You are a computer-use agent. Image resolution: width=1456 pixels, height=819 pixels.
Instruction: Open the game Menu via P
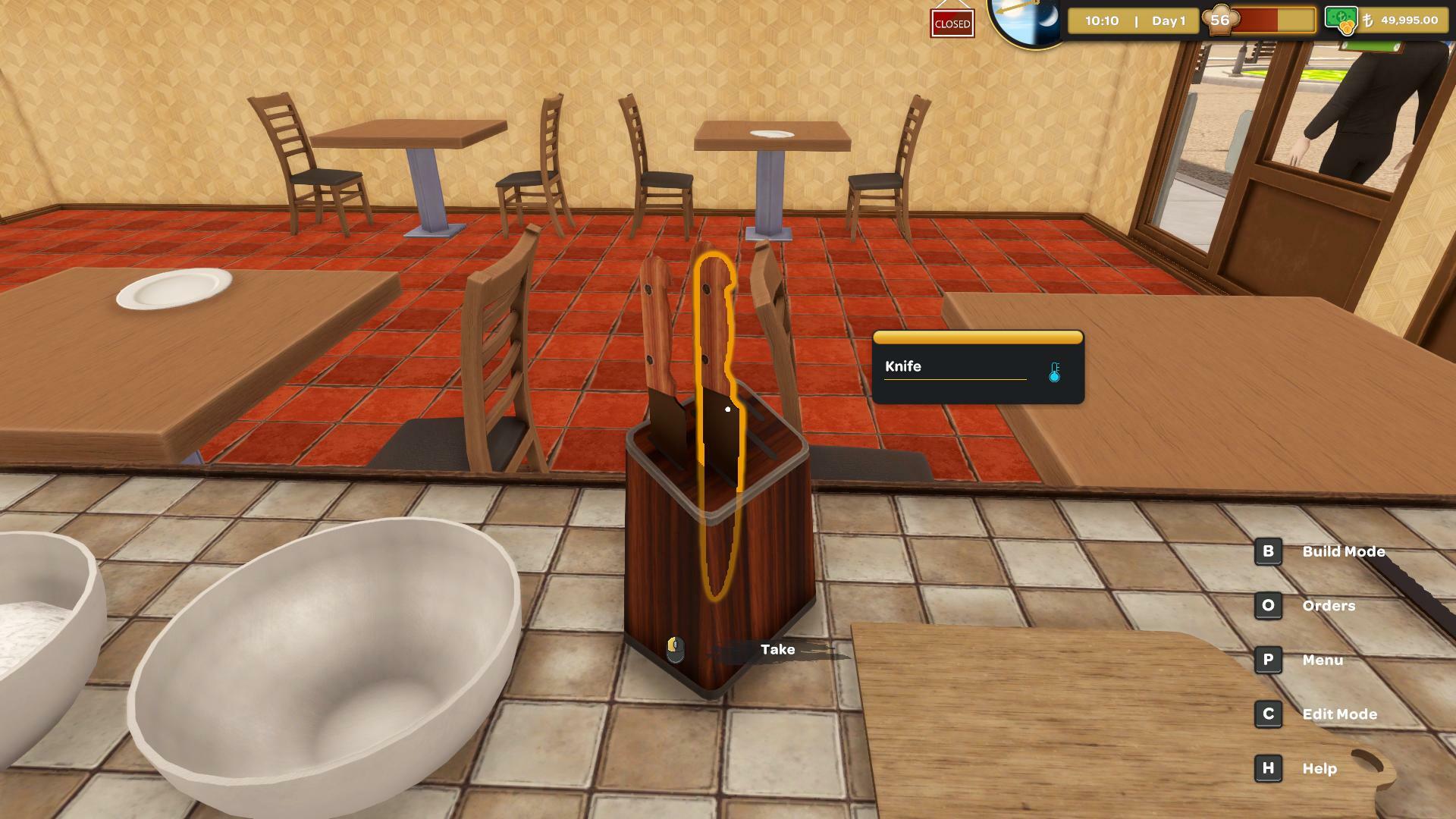click(x=1267, y=660)
